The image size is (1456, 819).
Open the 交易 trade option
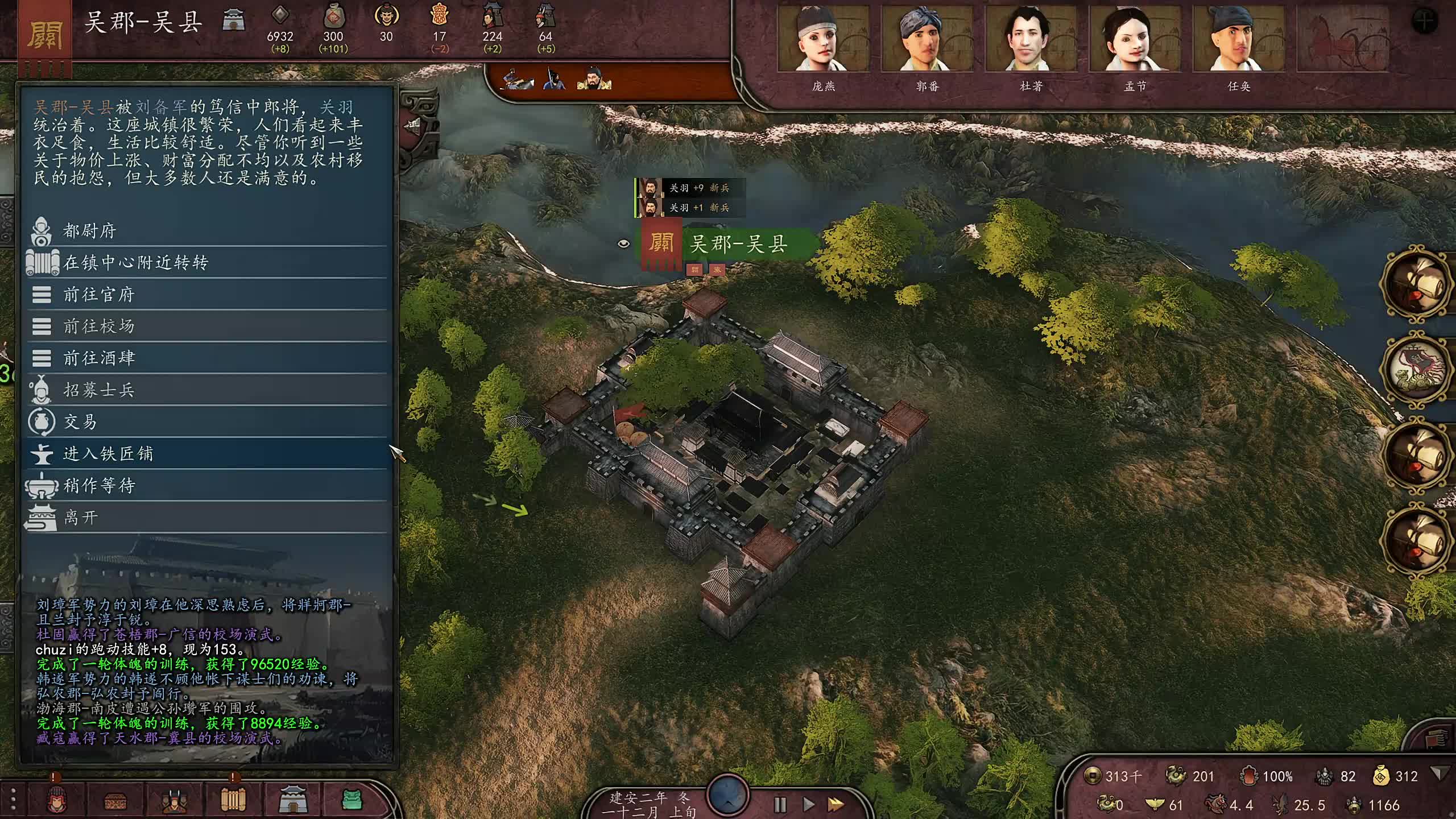click(x=80, y=422)
